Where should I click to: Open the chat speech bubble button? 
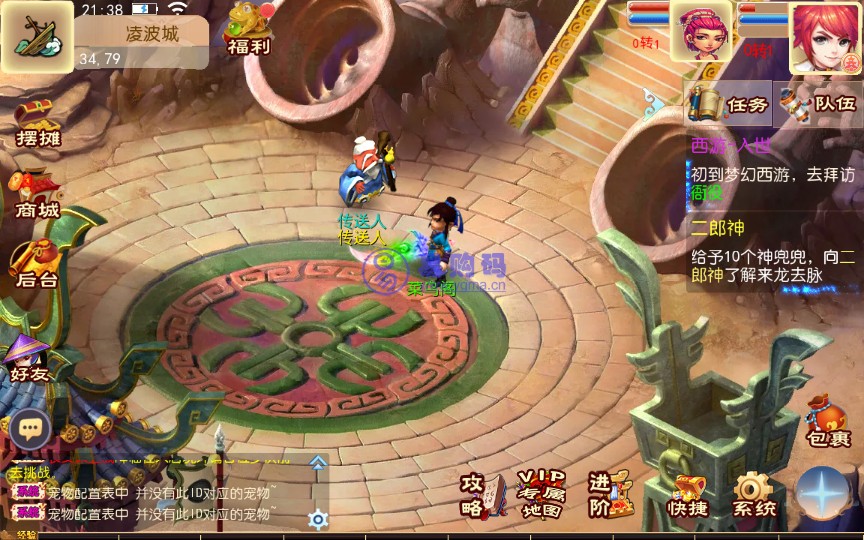click(30, 428)
